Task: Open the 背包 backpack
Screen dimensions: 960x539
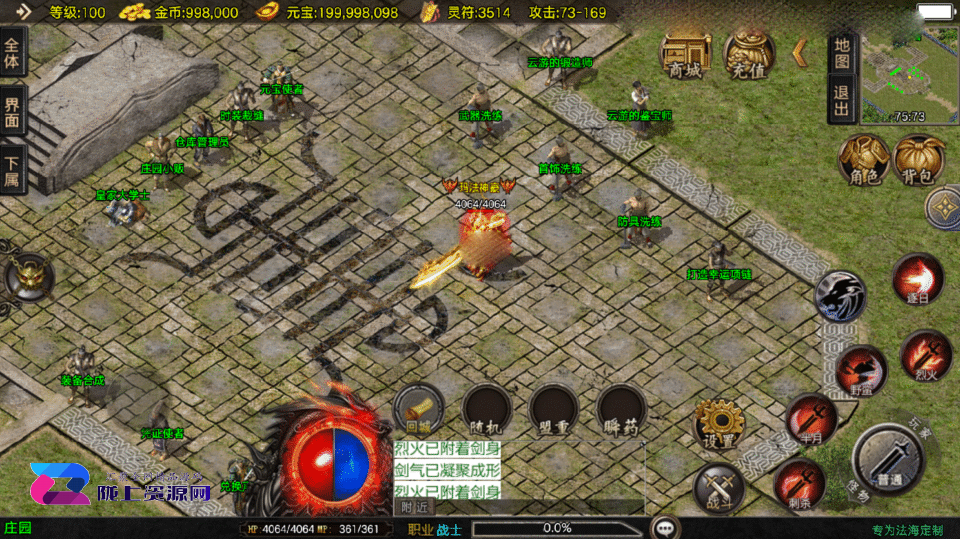Action: click(x=918, y=160)
